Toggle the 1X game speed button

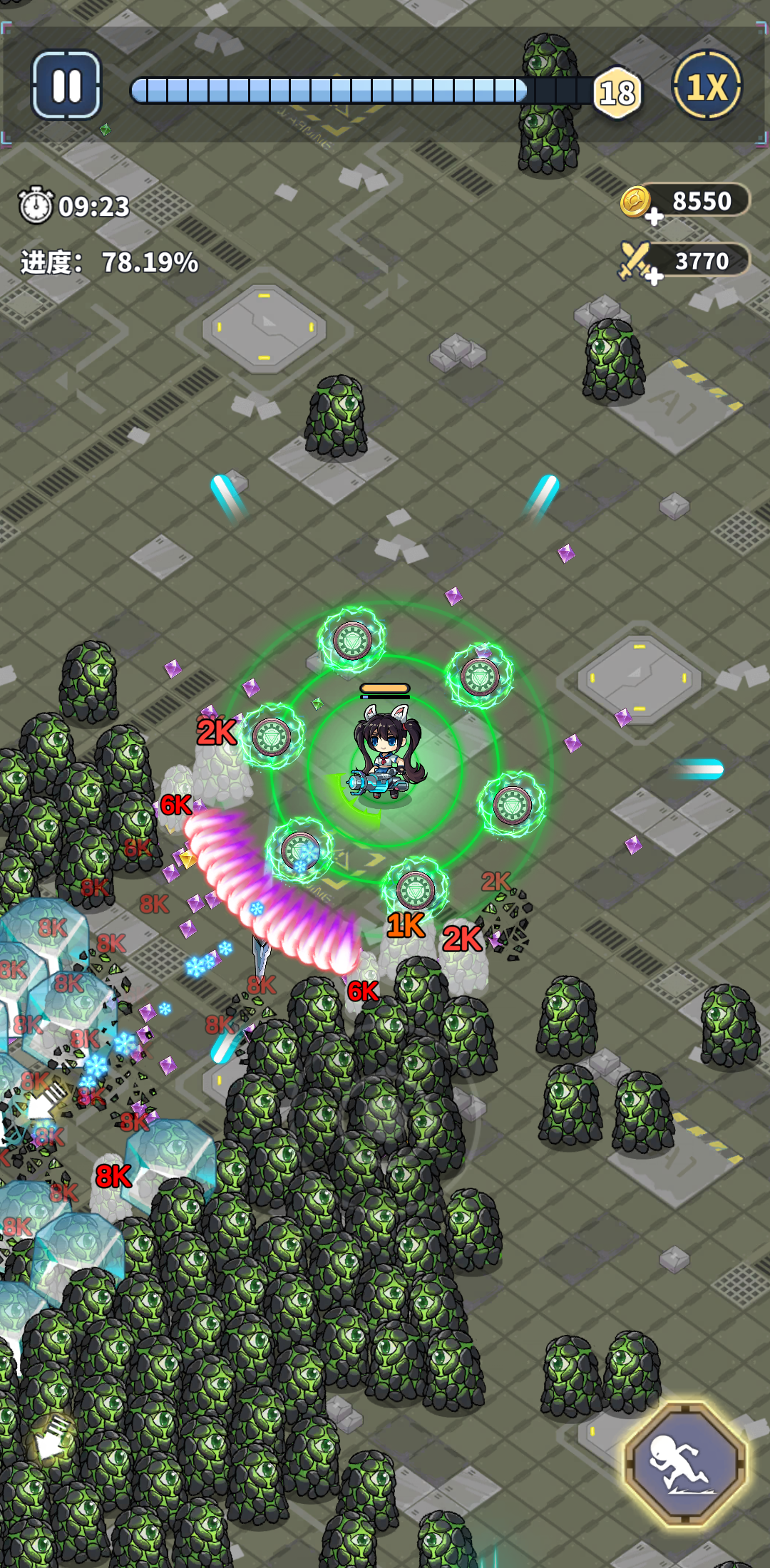click(x=707, y=86)
